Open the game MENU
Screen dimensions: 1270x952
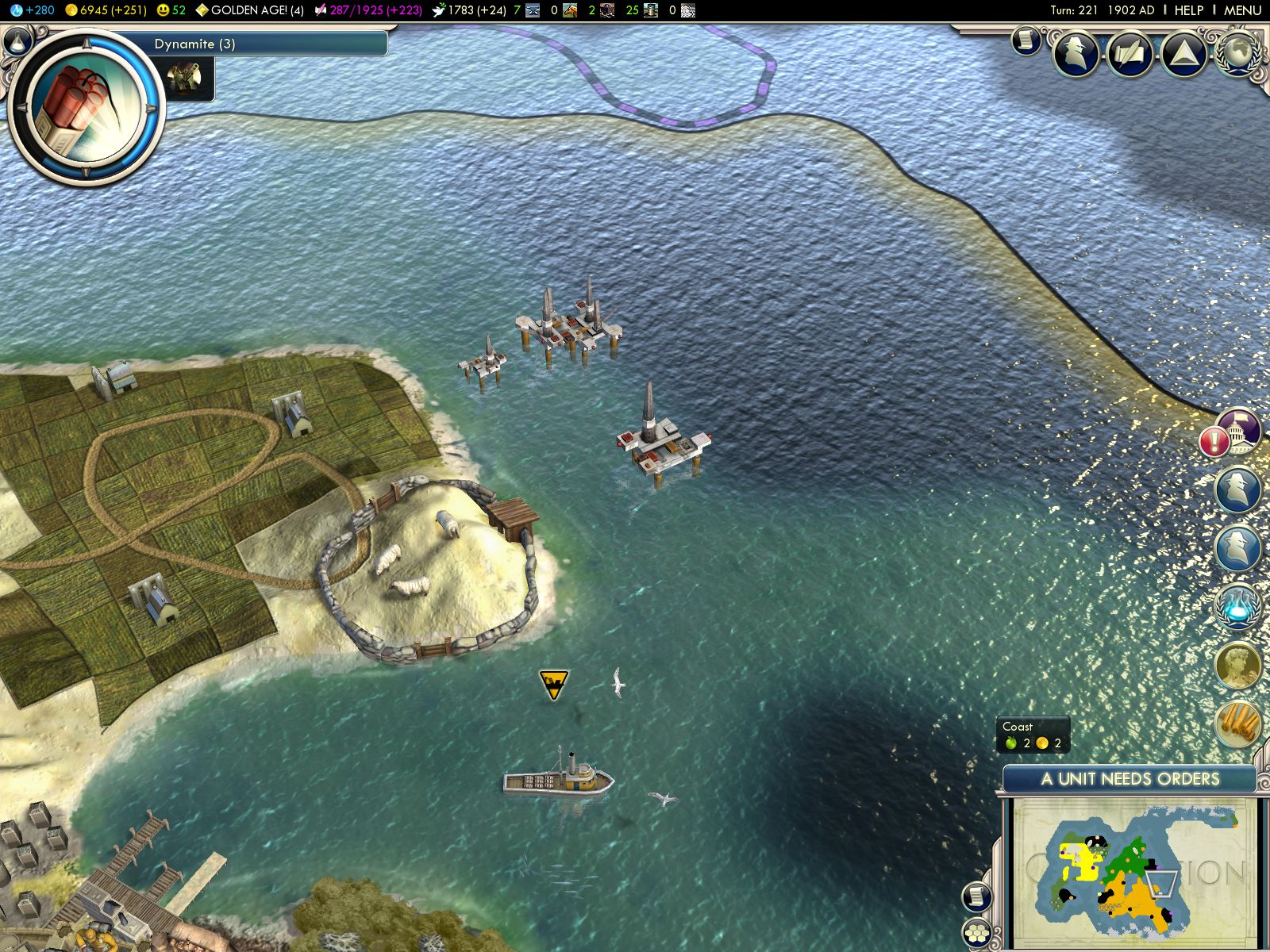point(1242,10)
